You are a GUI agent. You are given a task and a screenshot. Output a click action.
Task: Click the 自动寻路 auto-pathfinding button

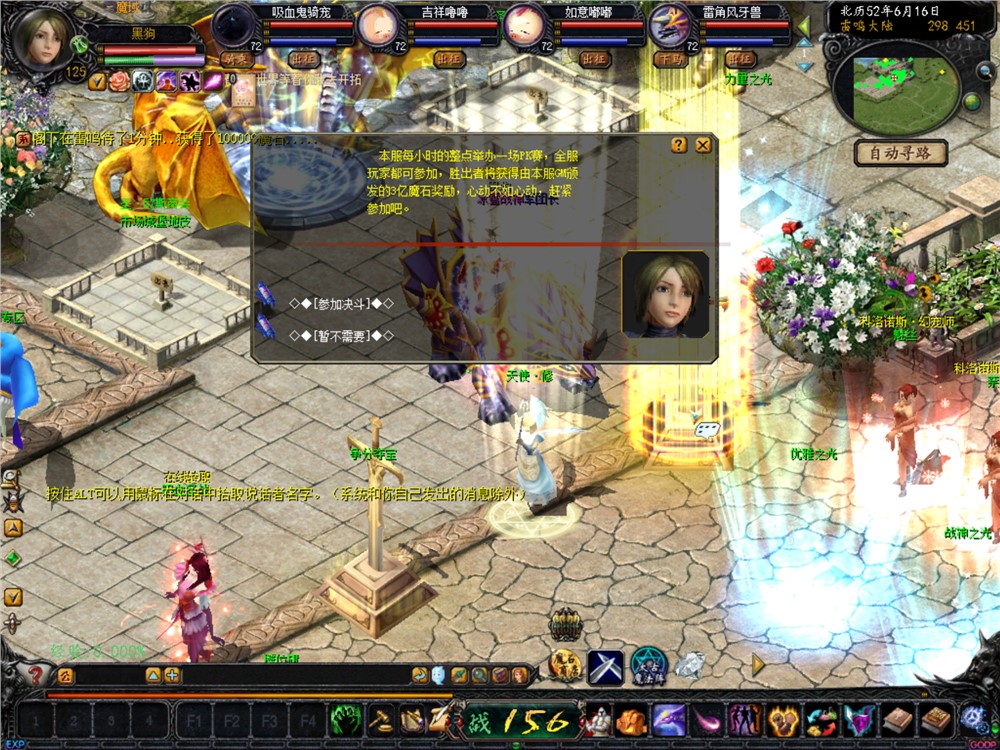[900, 153]
